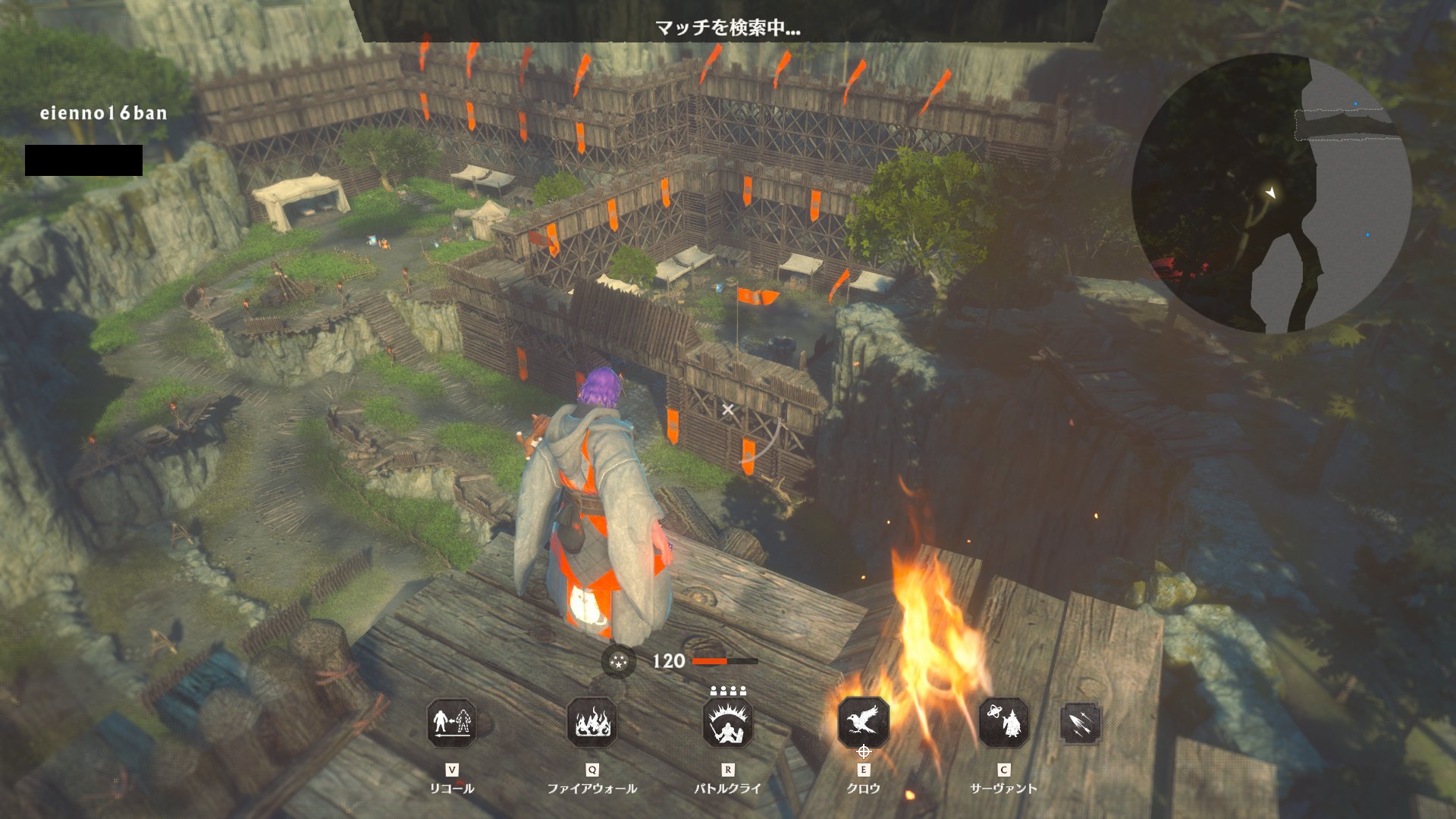Toggle the targeting reticle under the Crow skill
Image resolution: width=1456 pixels, height=819 pixels.
(864, 754)
